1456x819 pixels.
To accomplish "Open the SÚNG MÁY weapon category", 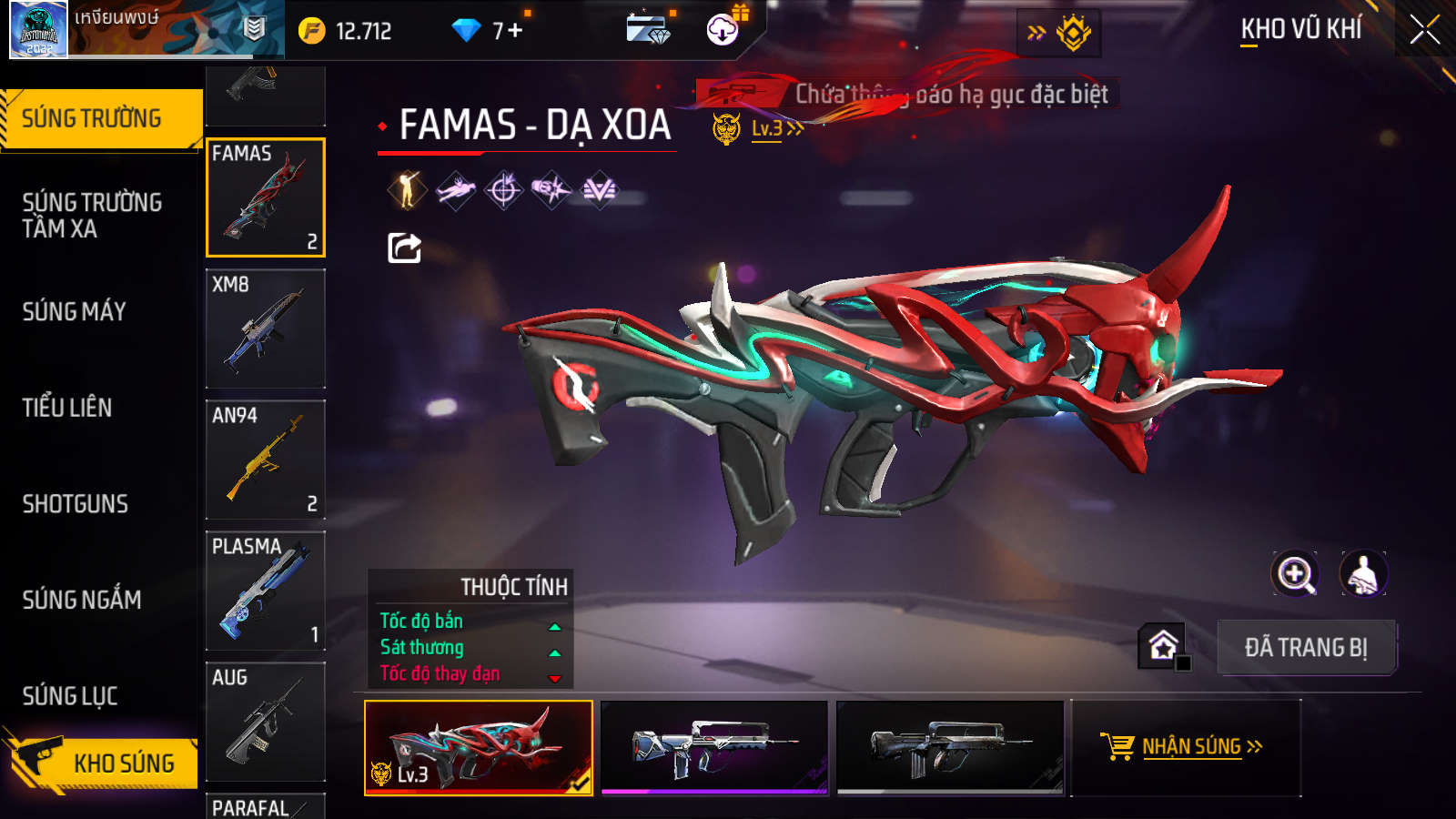I will [x=75, y=311].
